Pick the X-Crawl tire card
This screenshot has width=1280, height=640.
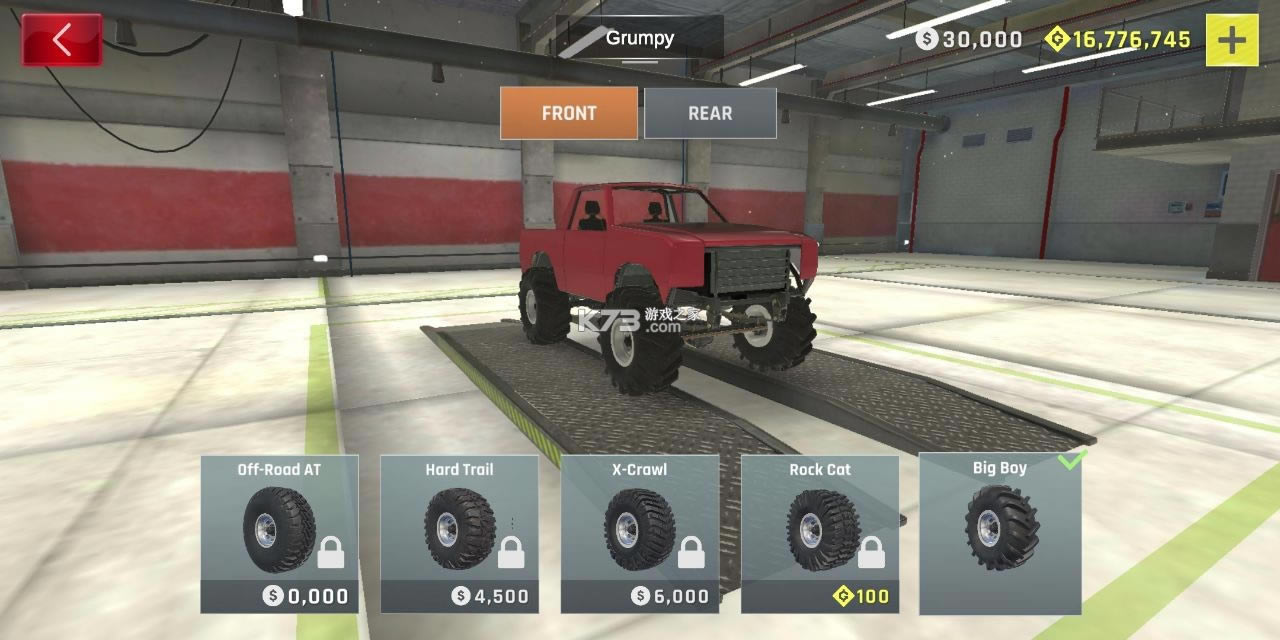click(640, 534)
